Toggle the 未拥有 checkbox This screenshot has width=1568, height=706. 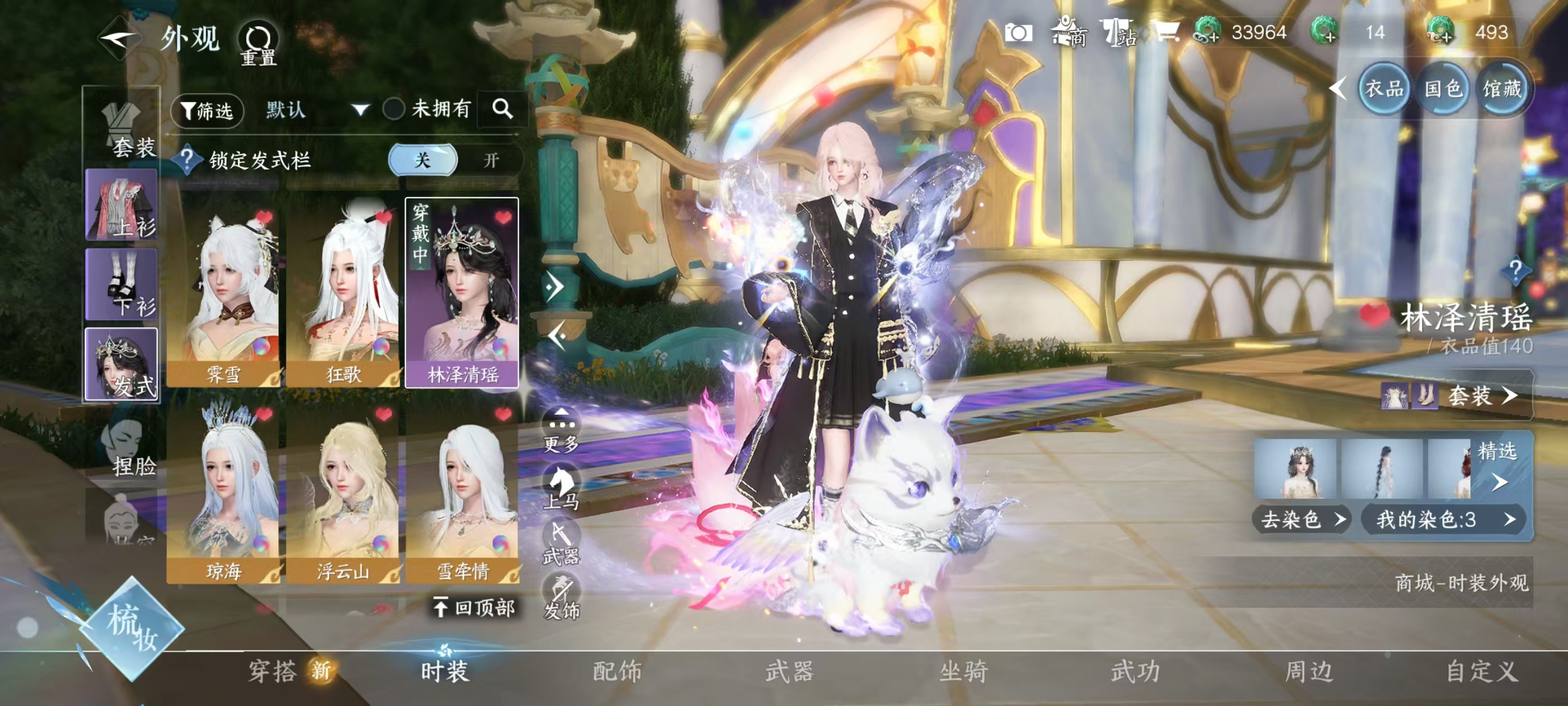pos(394,109)
